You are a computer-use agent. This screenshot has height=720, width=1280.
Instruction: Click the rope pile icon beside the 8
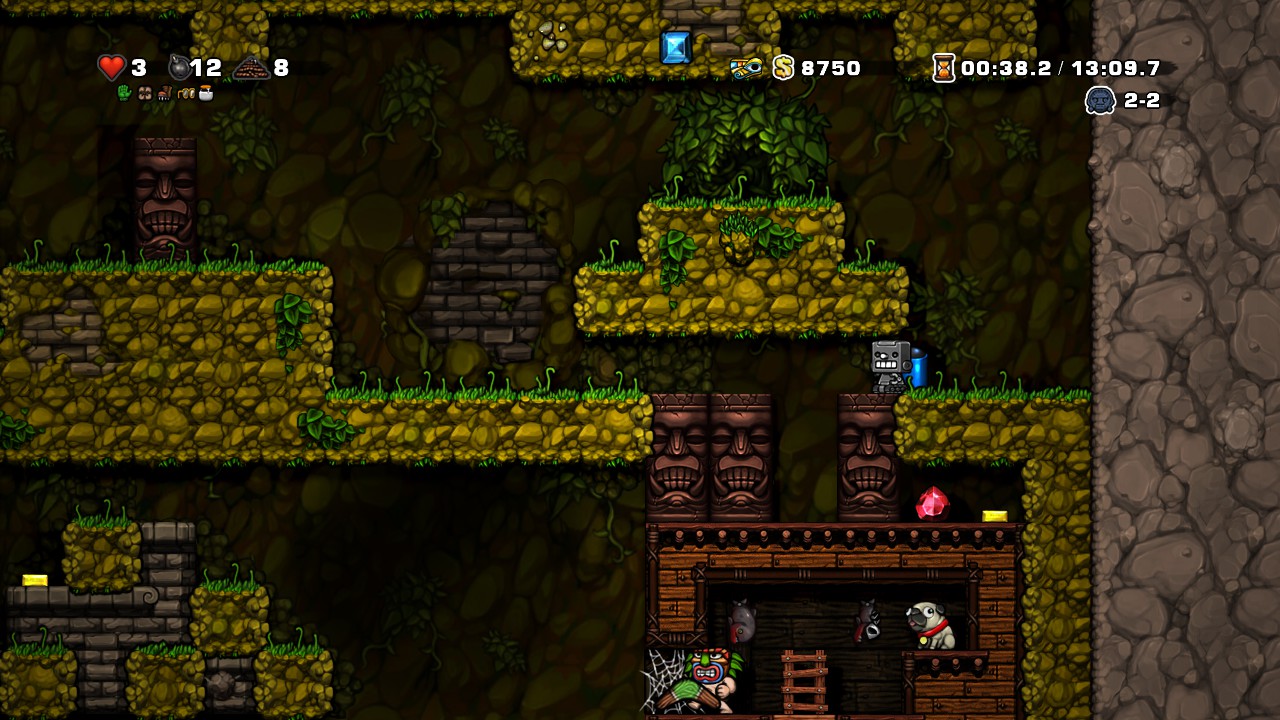pos(250,67)
